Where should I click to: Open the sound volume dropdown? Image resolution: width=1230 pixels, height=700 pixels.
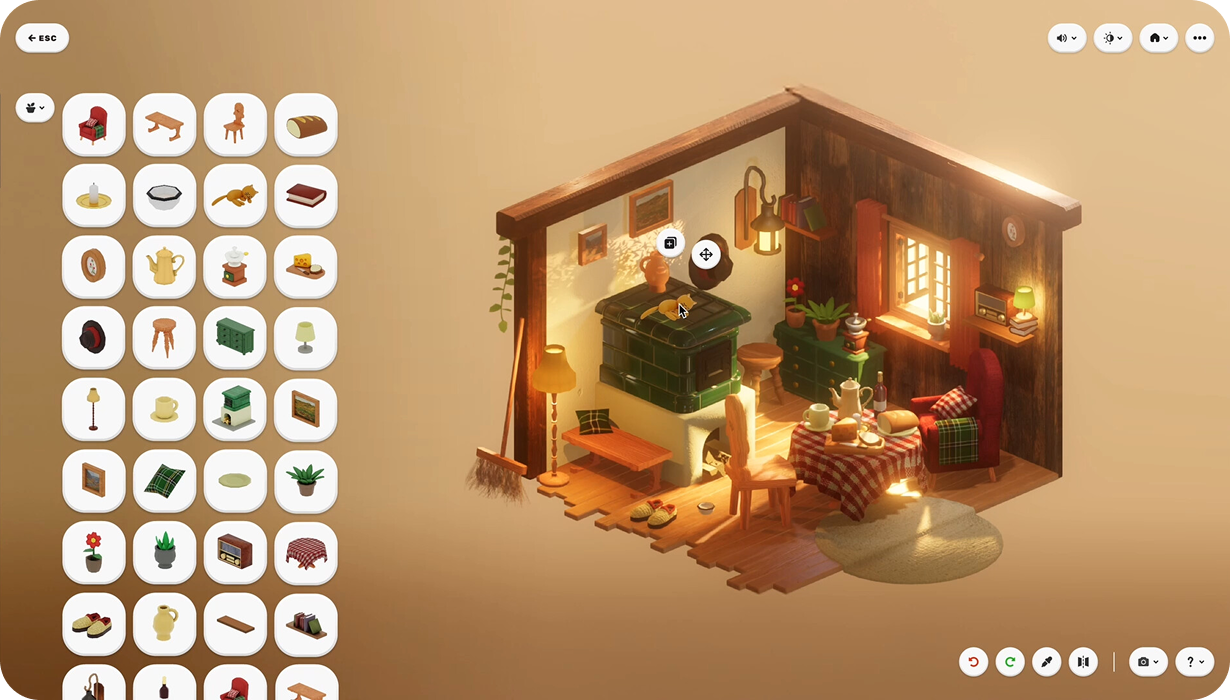[1066, 38]
